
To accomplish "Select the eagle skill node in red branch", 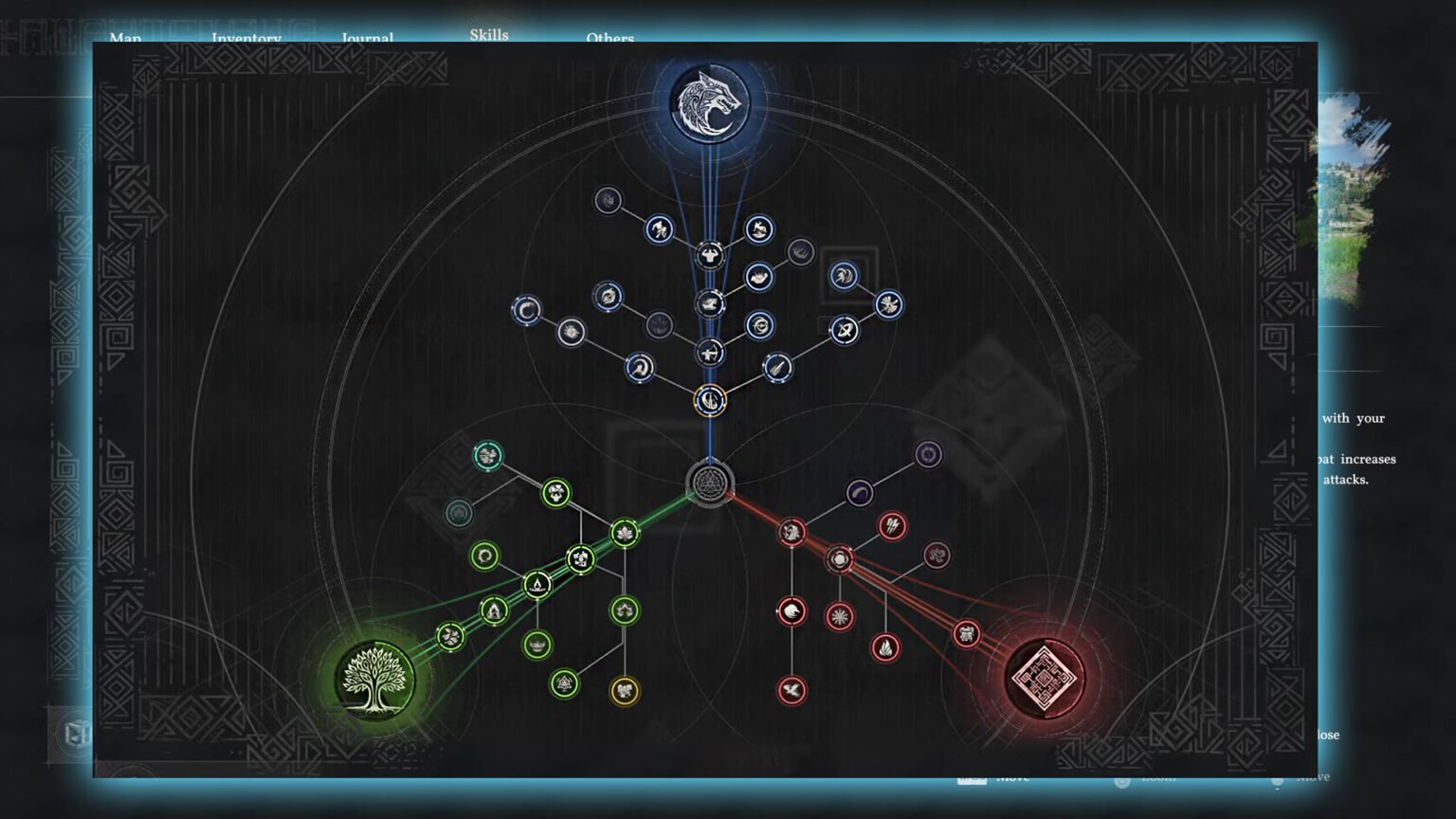I will [x=792, y=688].
